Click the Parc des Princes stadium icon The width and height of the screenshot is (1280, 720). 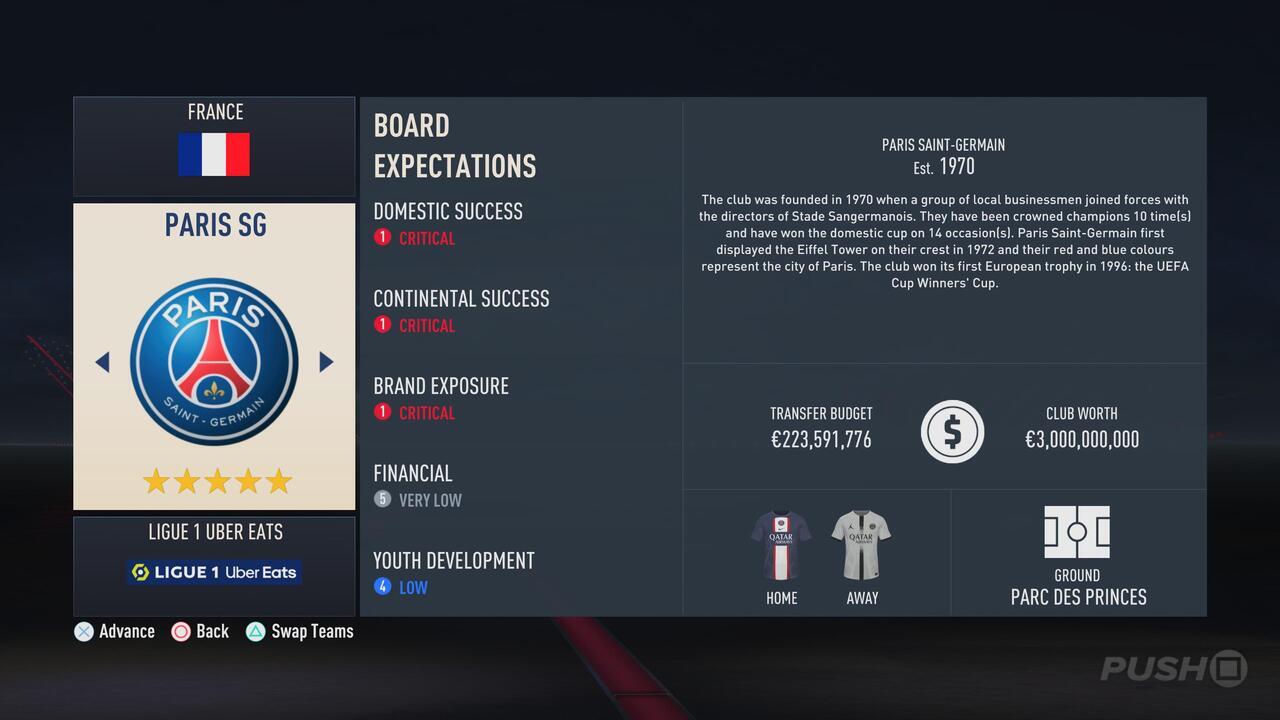click(1077, 532)
